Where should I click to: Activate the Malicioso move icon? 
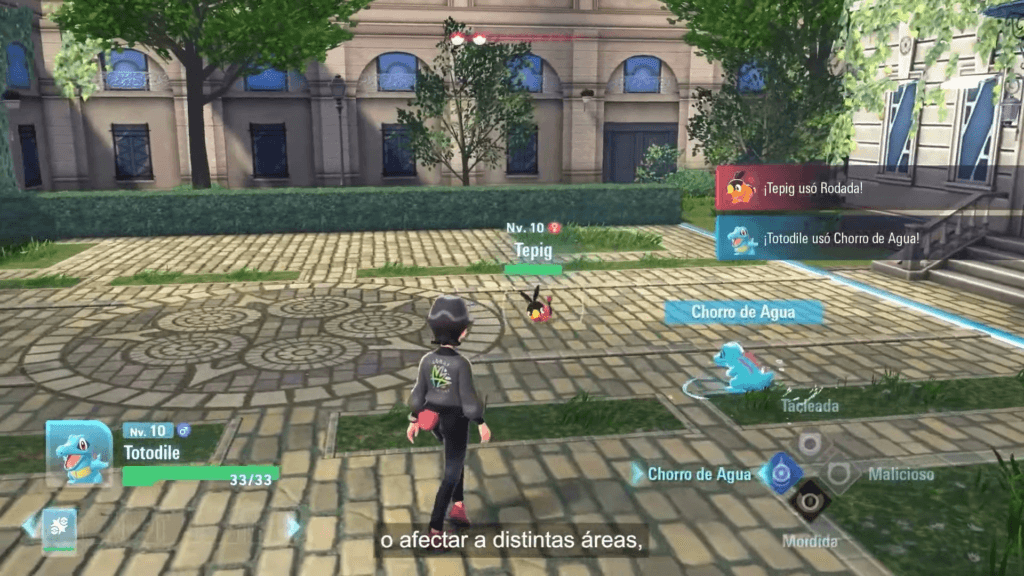(838, 473)
